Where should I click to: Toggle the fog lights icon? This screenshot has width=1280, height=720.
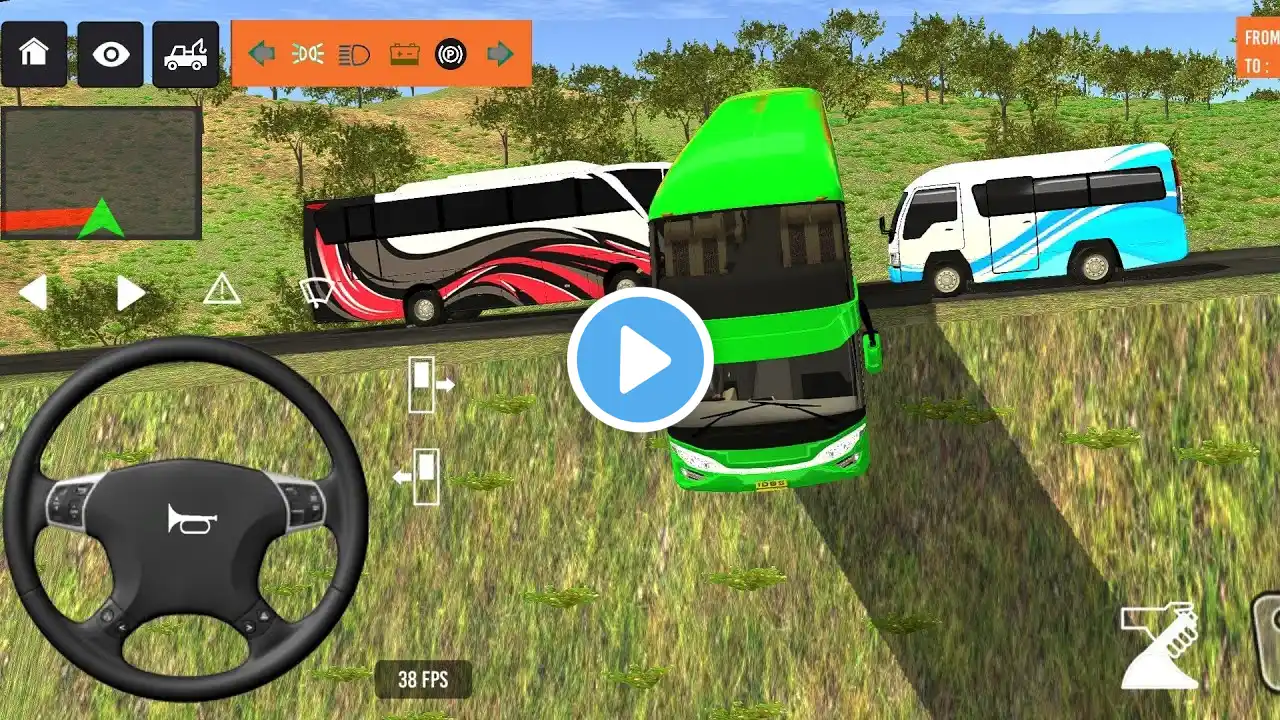click(308, 54)
